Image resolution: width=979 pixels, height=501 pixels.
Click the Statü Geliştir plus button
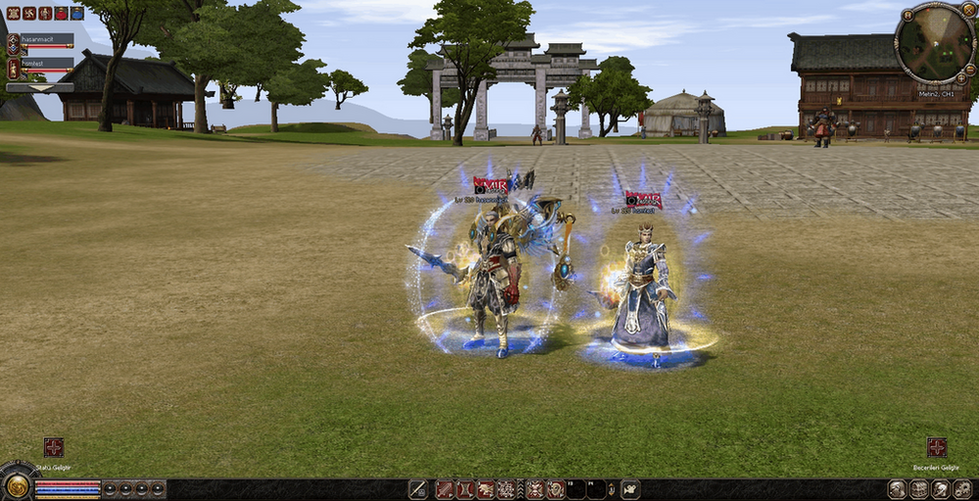53,447
